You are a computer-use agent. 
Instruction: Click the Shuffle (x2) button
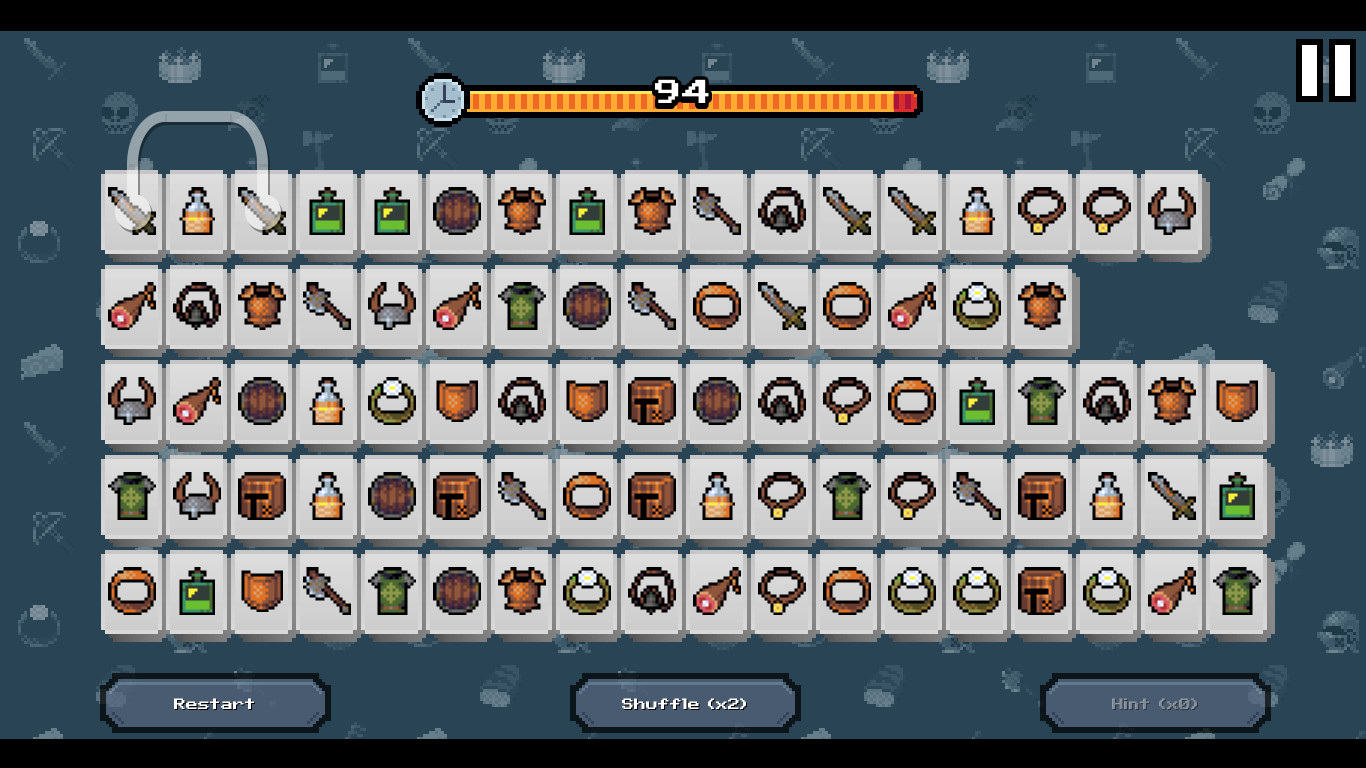tap(684, 703)
